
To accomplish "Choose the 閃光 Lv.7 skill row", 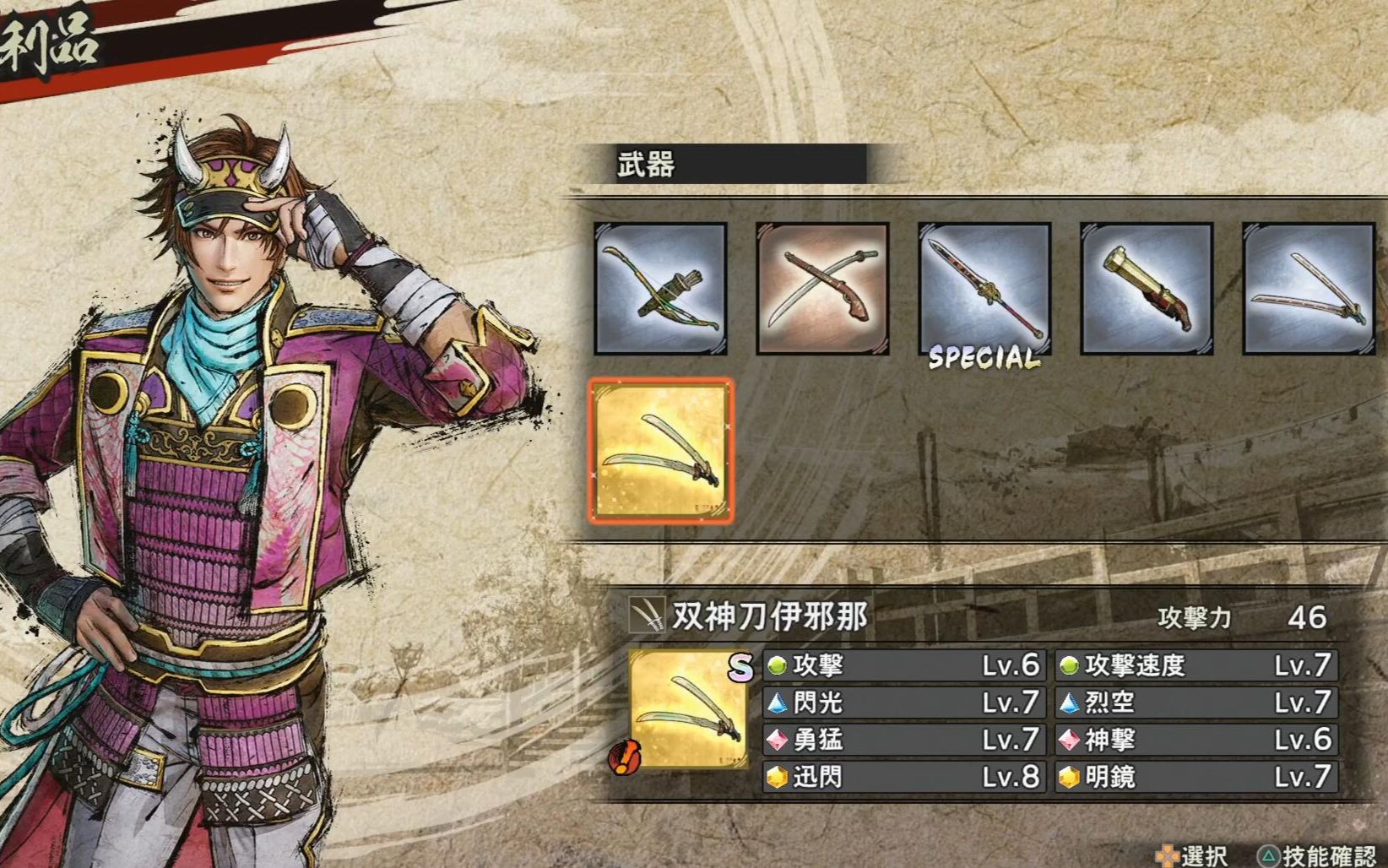I will [x=904, y=703].
